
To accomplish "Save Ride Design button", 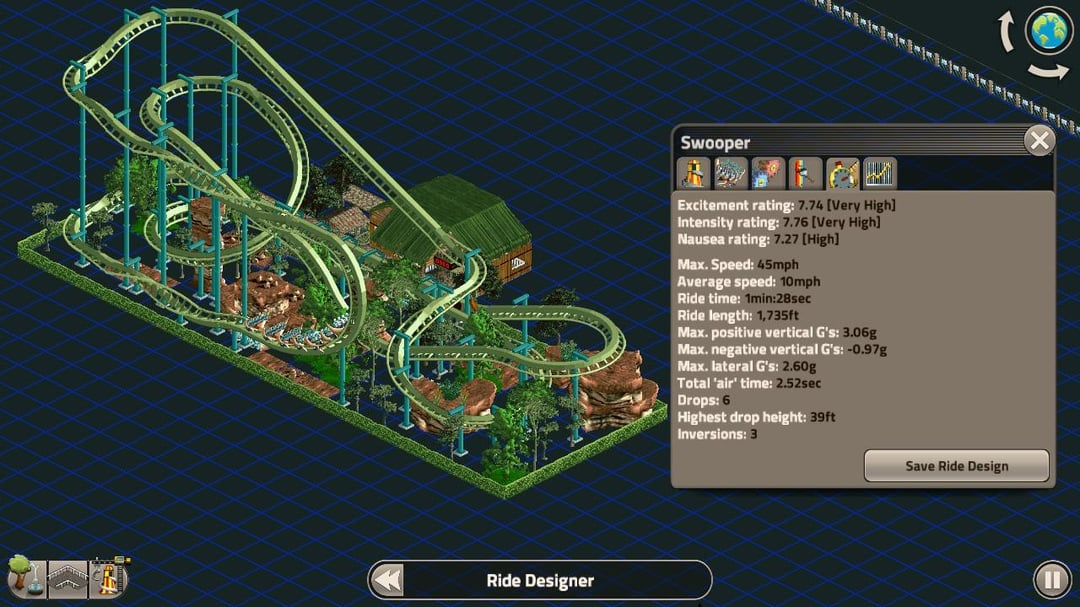I will point(956,466).
